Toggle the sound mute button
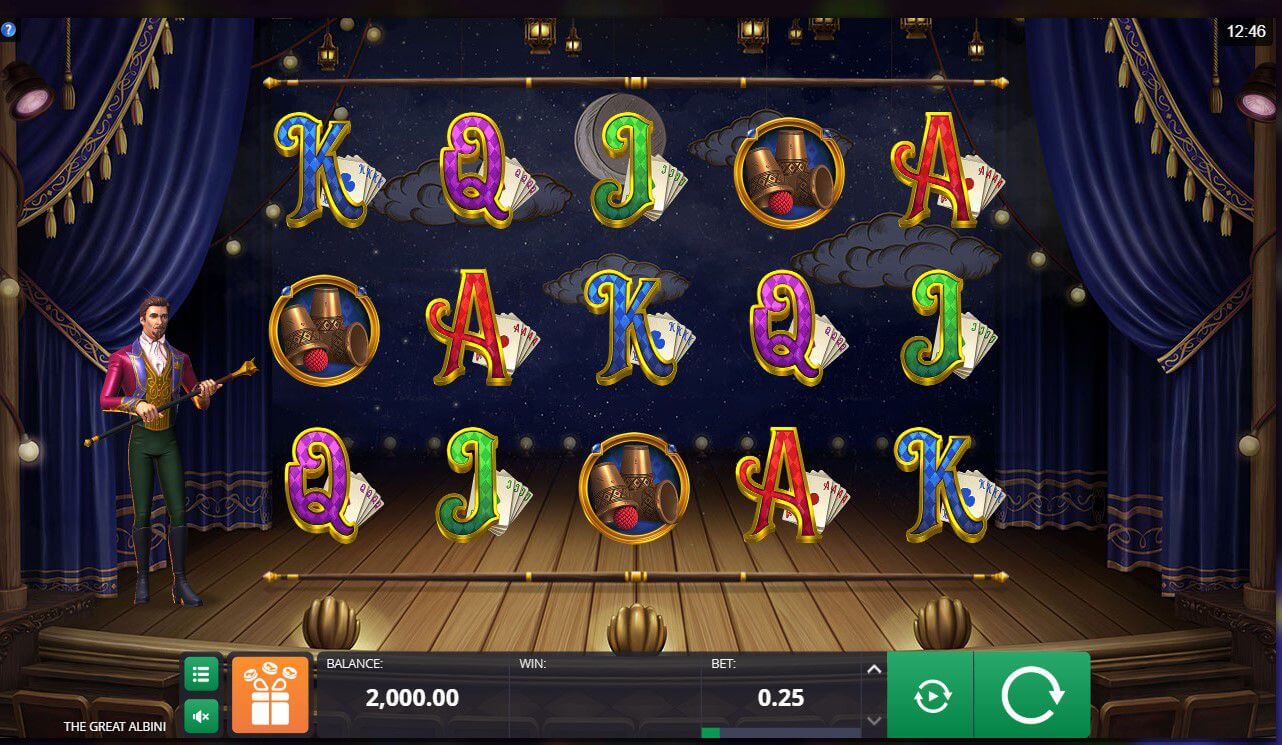This screenshot has height=745, width=1282. pos(200,716)
